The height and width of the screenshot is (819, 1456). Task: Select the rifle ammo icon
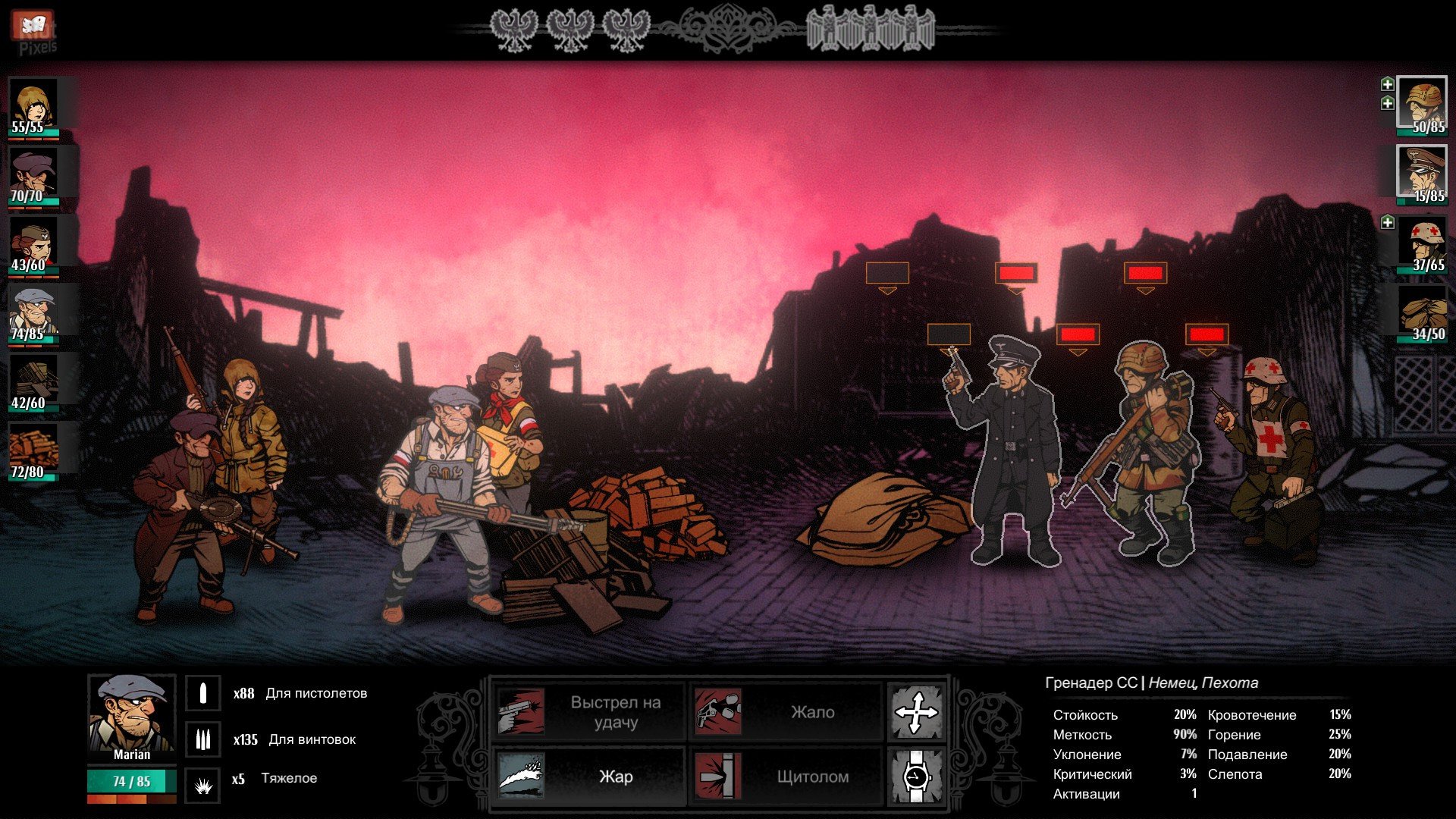coord(203,739)
